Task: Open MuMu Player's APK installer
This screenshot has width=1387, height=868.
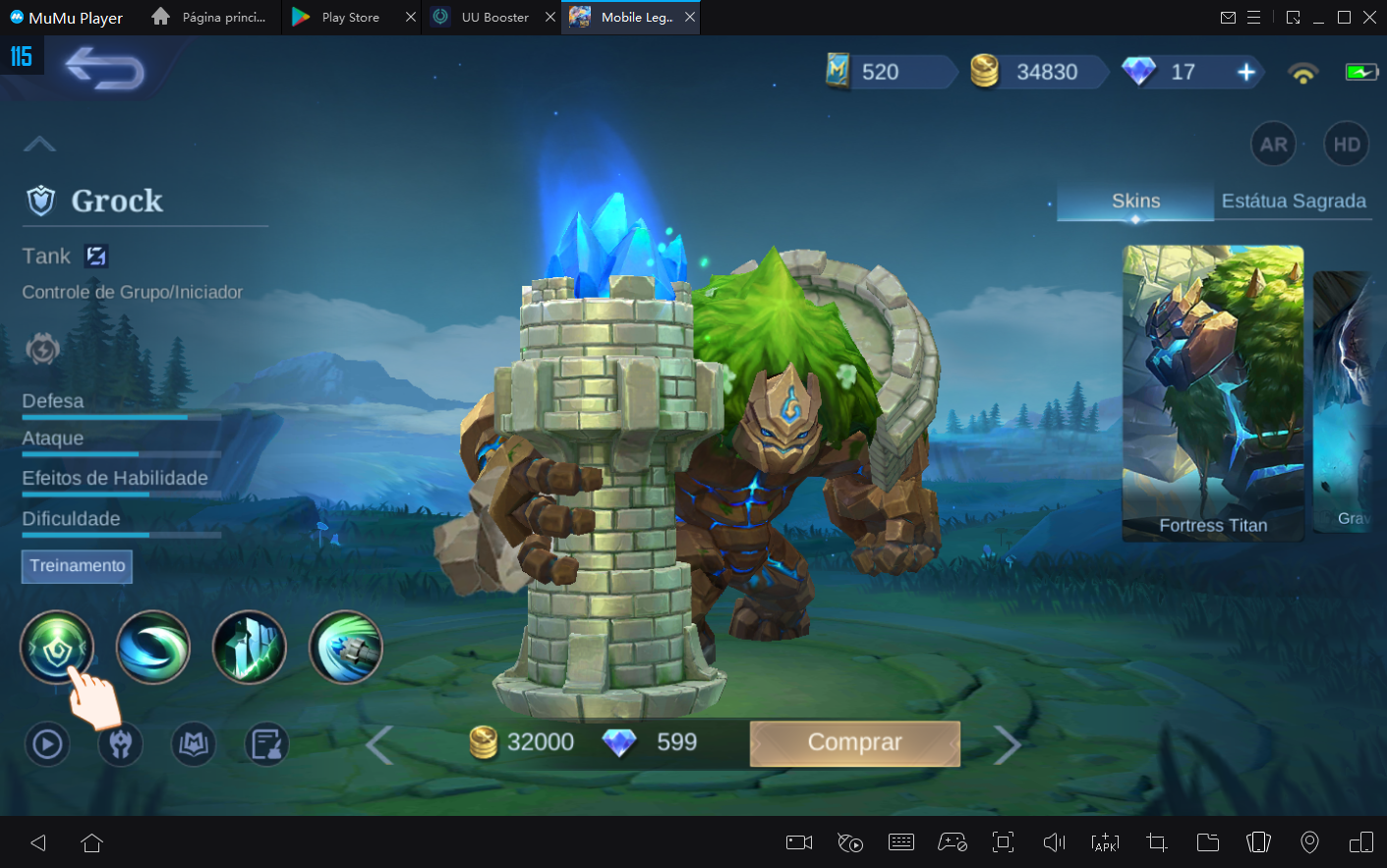Action: point(1105,842)
